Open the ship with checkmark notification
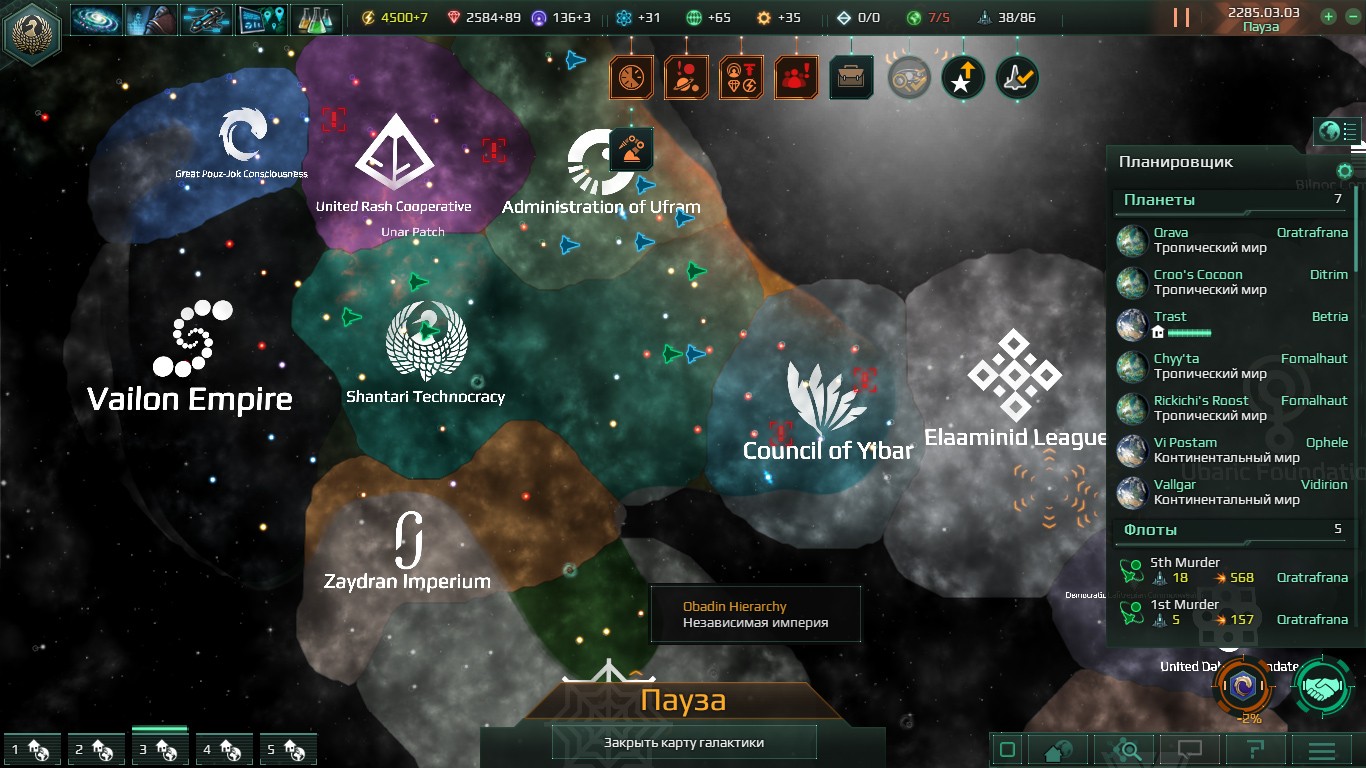The width and height of the screenshot is (1366, 768). coord(1017,77)
